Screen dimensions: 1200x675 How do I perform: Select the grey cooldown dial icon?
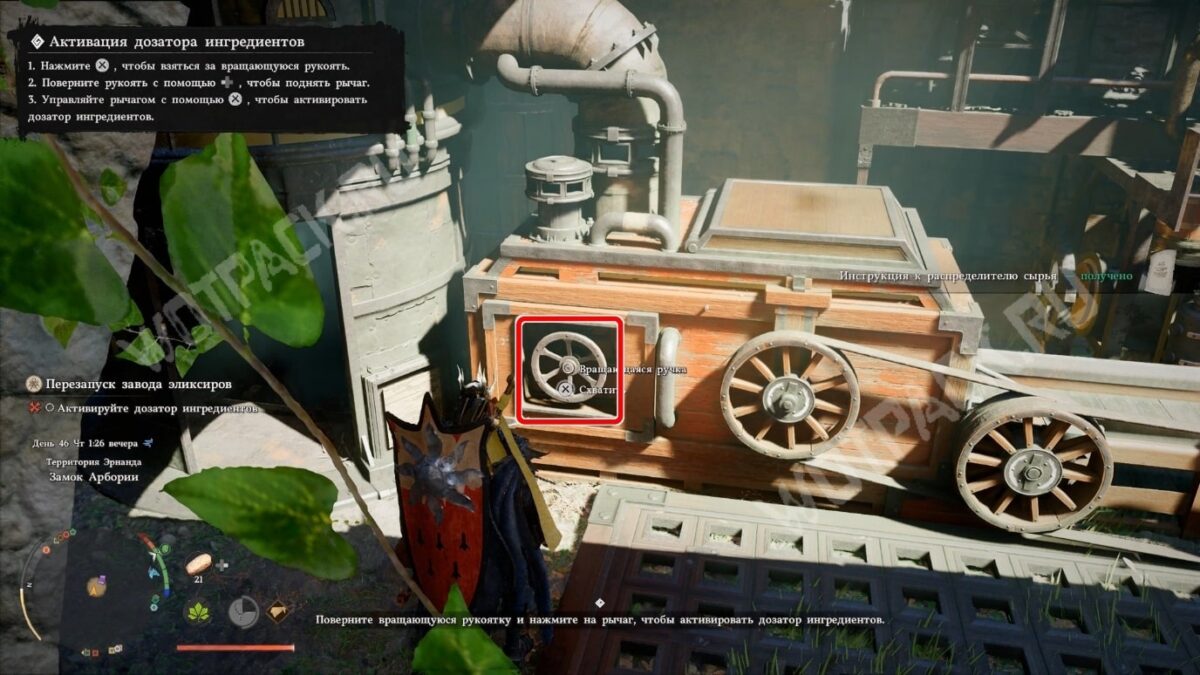pyautogui.click(x=242, y=611)
